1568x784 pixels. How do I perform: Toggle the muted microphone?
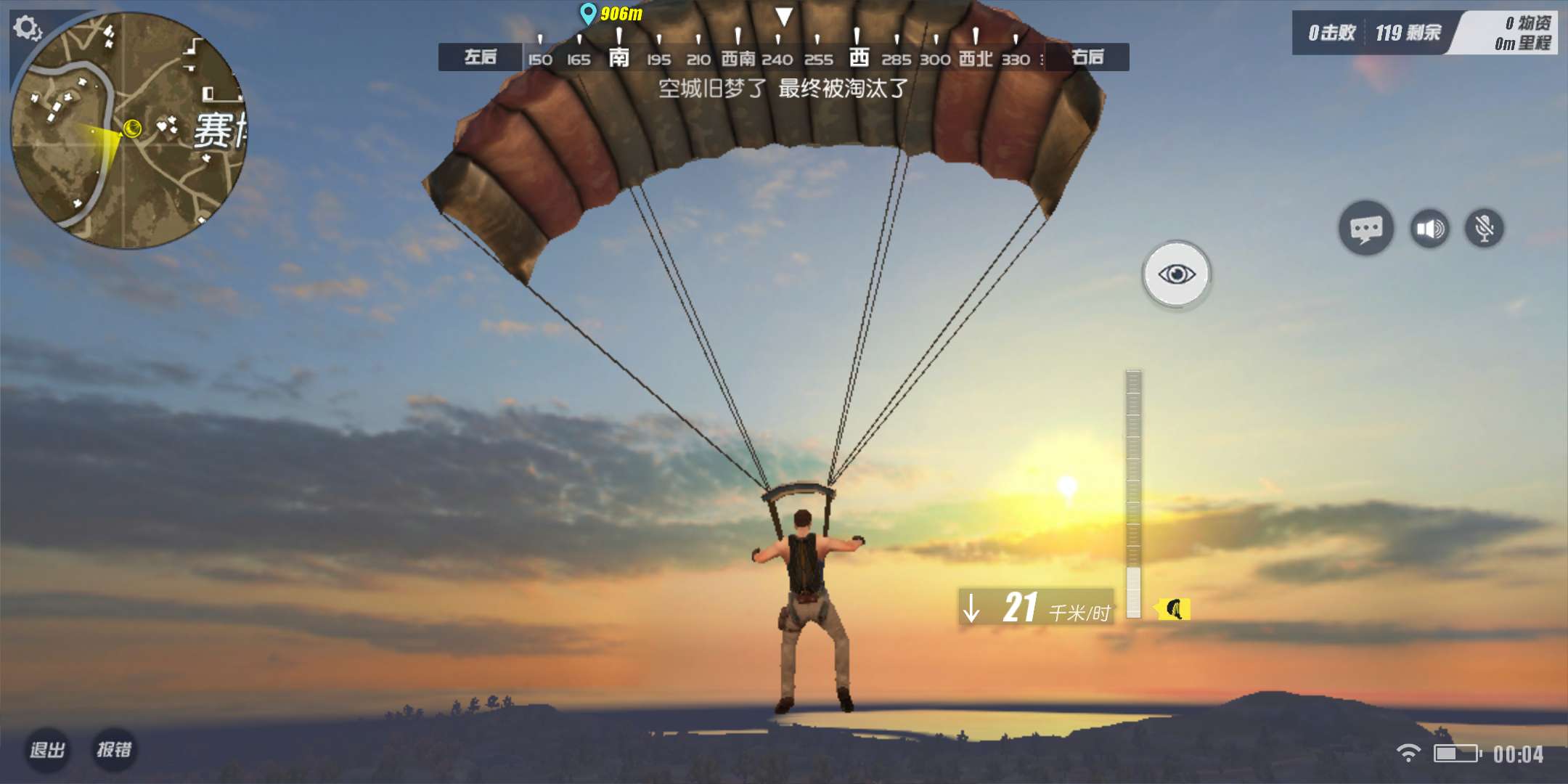(x=1485, y=229)
